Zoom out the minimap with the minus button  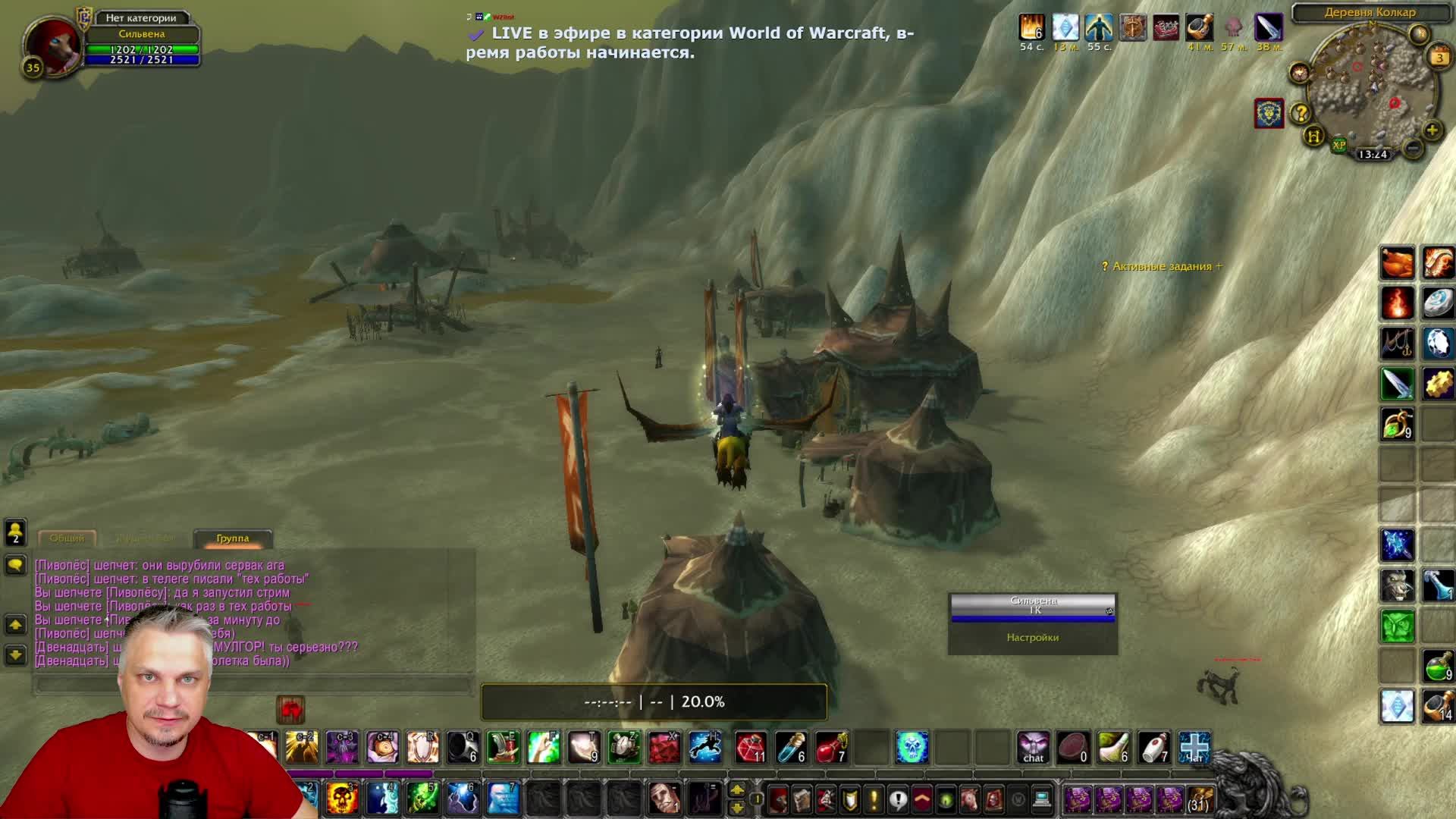pyautogui.click(x=1412, y=149)
